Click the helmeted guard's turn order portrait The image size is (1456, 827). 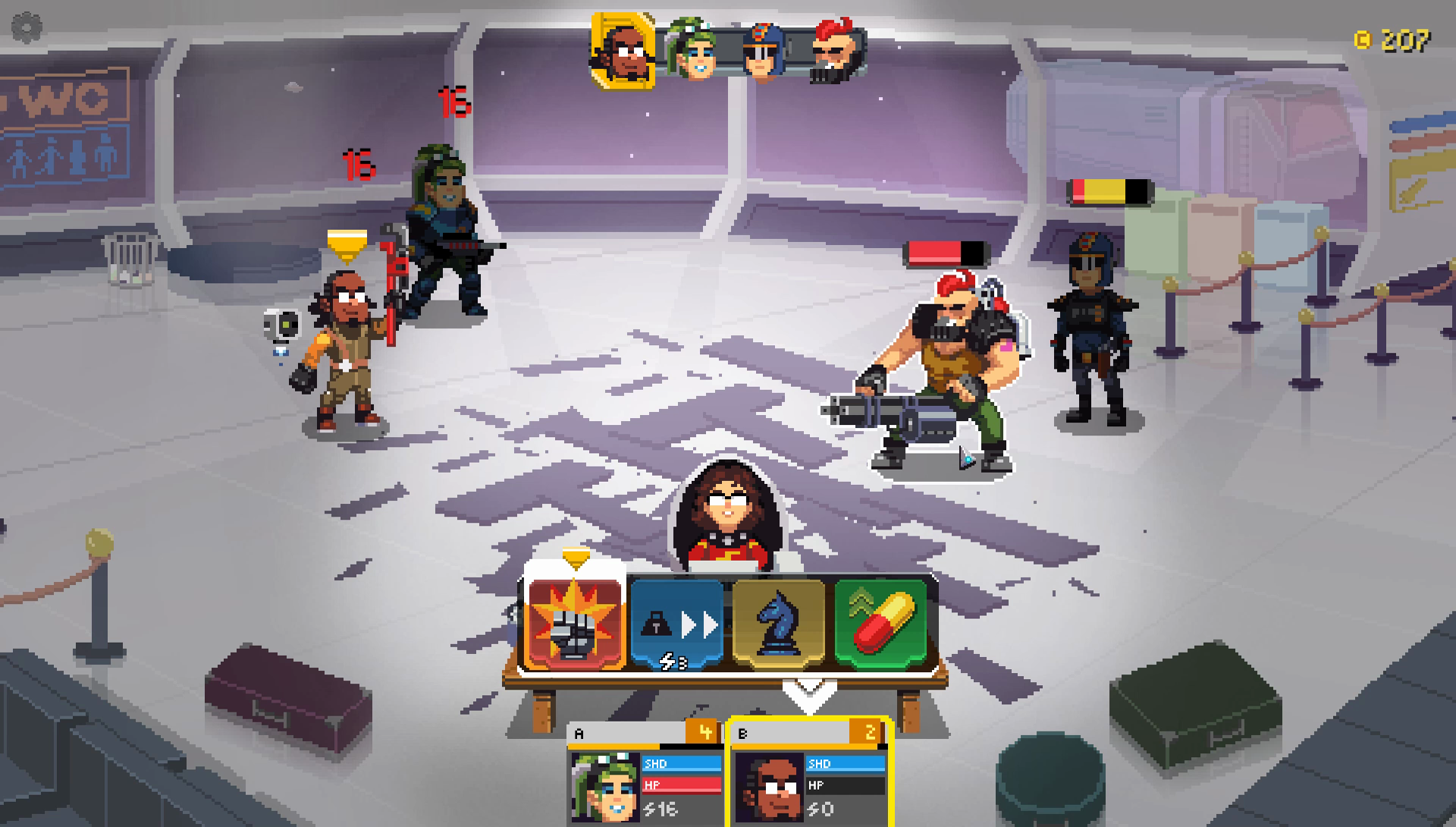coord(763,52)
